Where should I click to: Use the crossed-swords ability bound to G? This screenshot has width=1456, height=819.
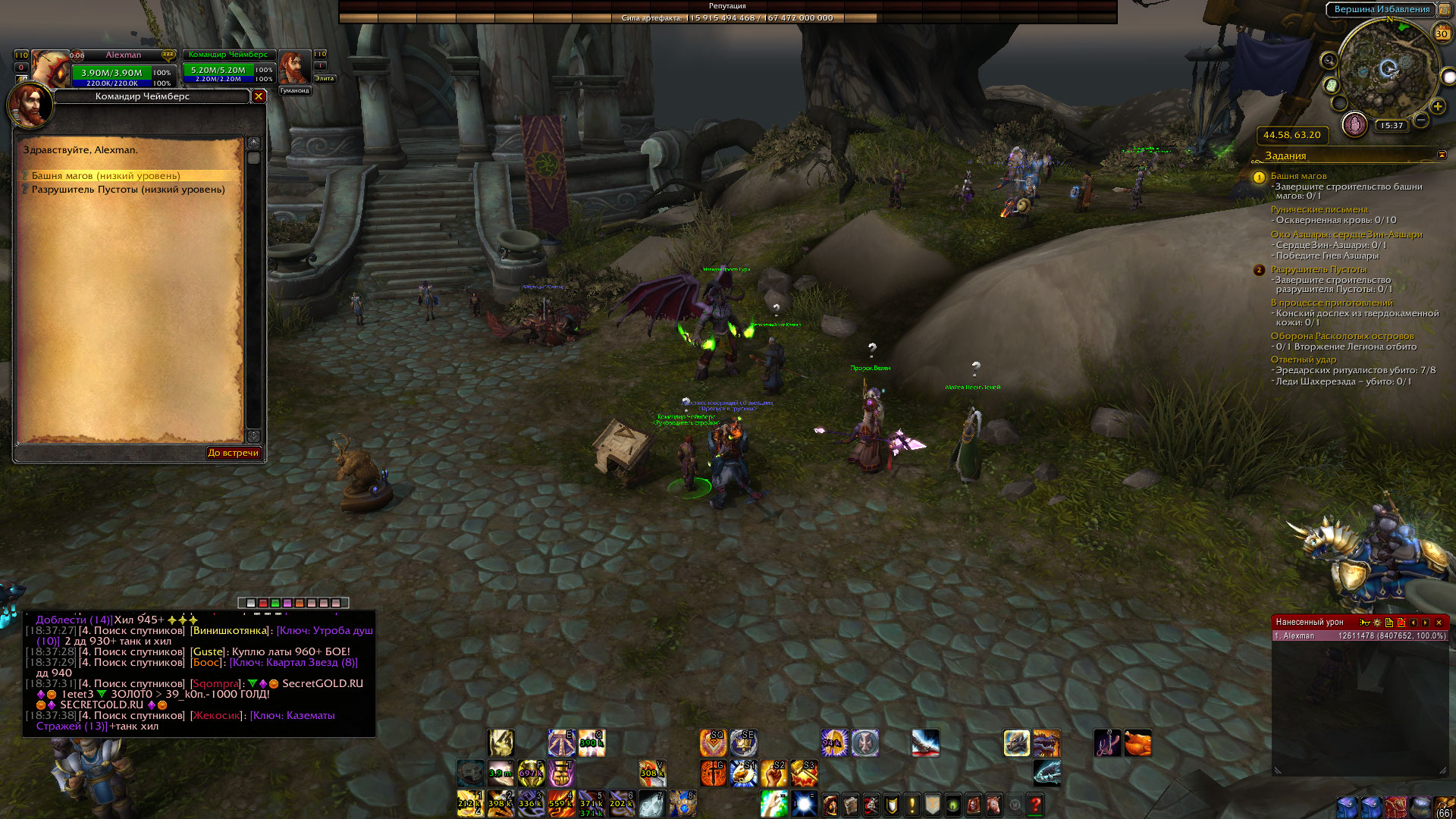click(713, 773)
